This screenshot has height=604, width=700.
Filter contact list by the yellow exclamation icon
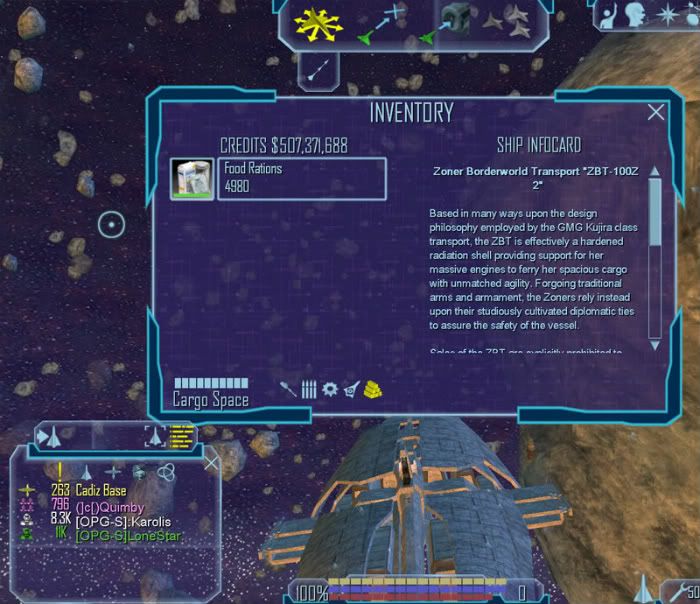(61, 472)
